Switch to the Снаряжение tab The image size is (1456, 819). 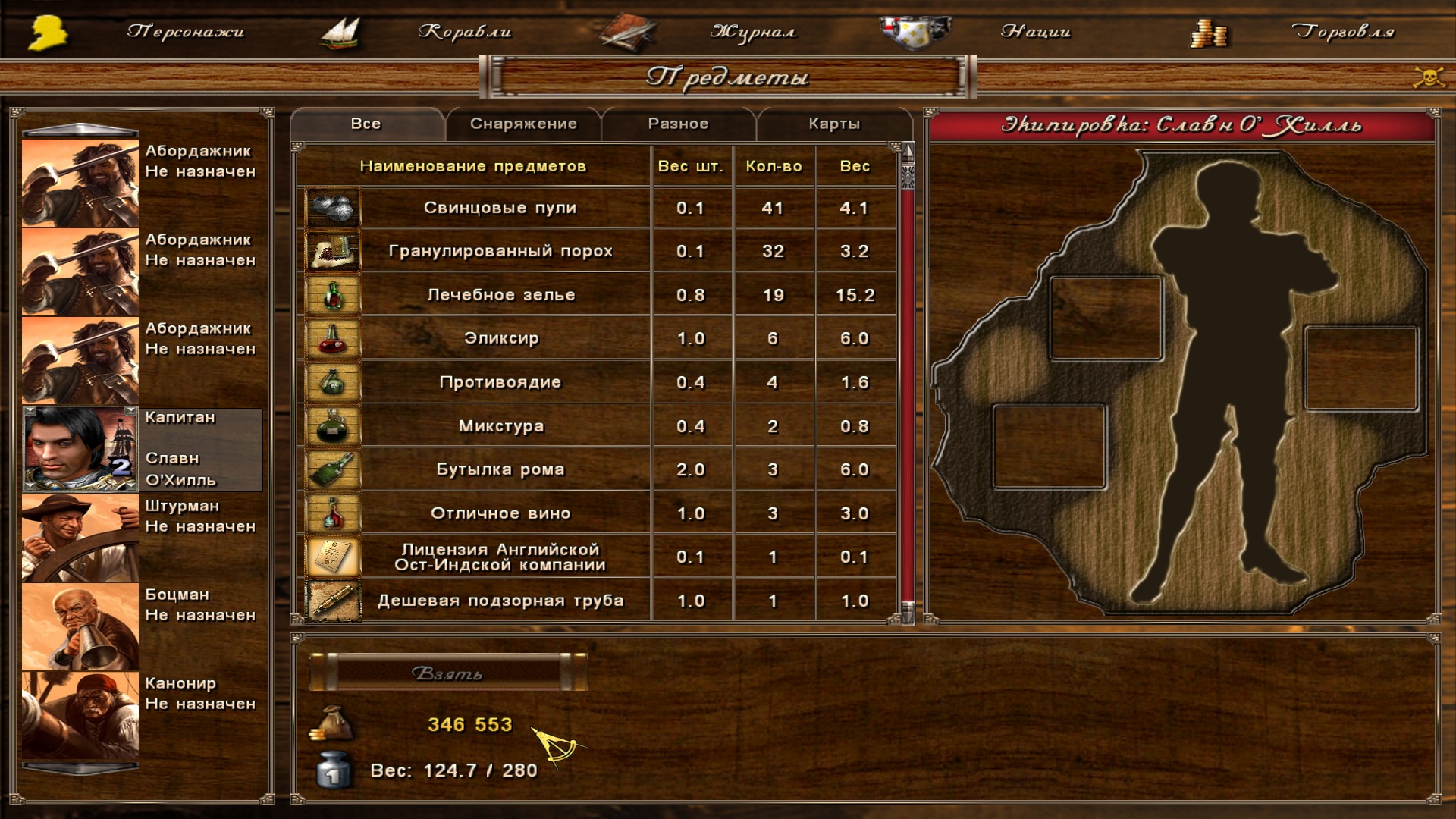[x=523, y=124]
